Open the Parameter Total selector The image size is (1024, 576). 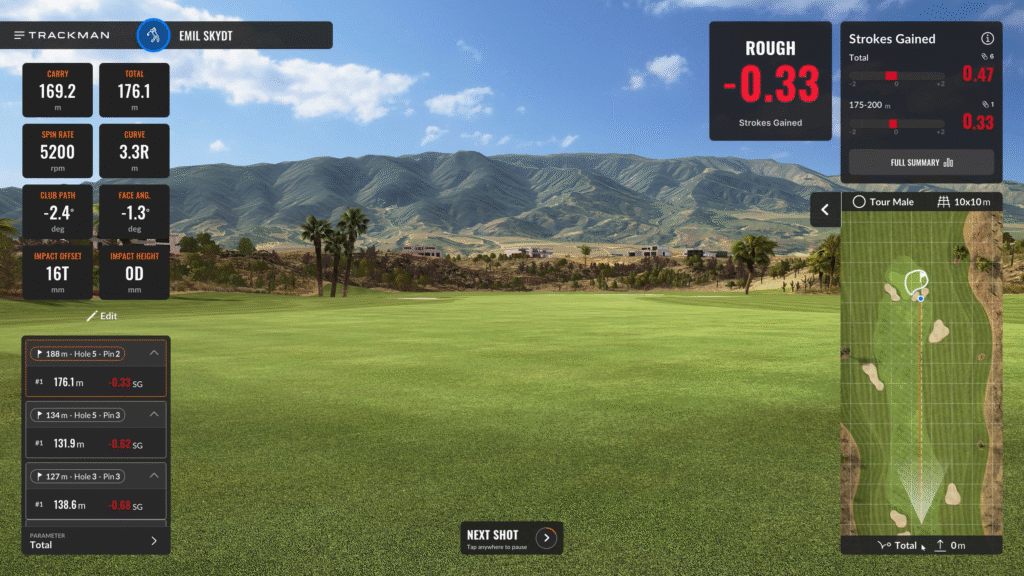[95, 541]
